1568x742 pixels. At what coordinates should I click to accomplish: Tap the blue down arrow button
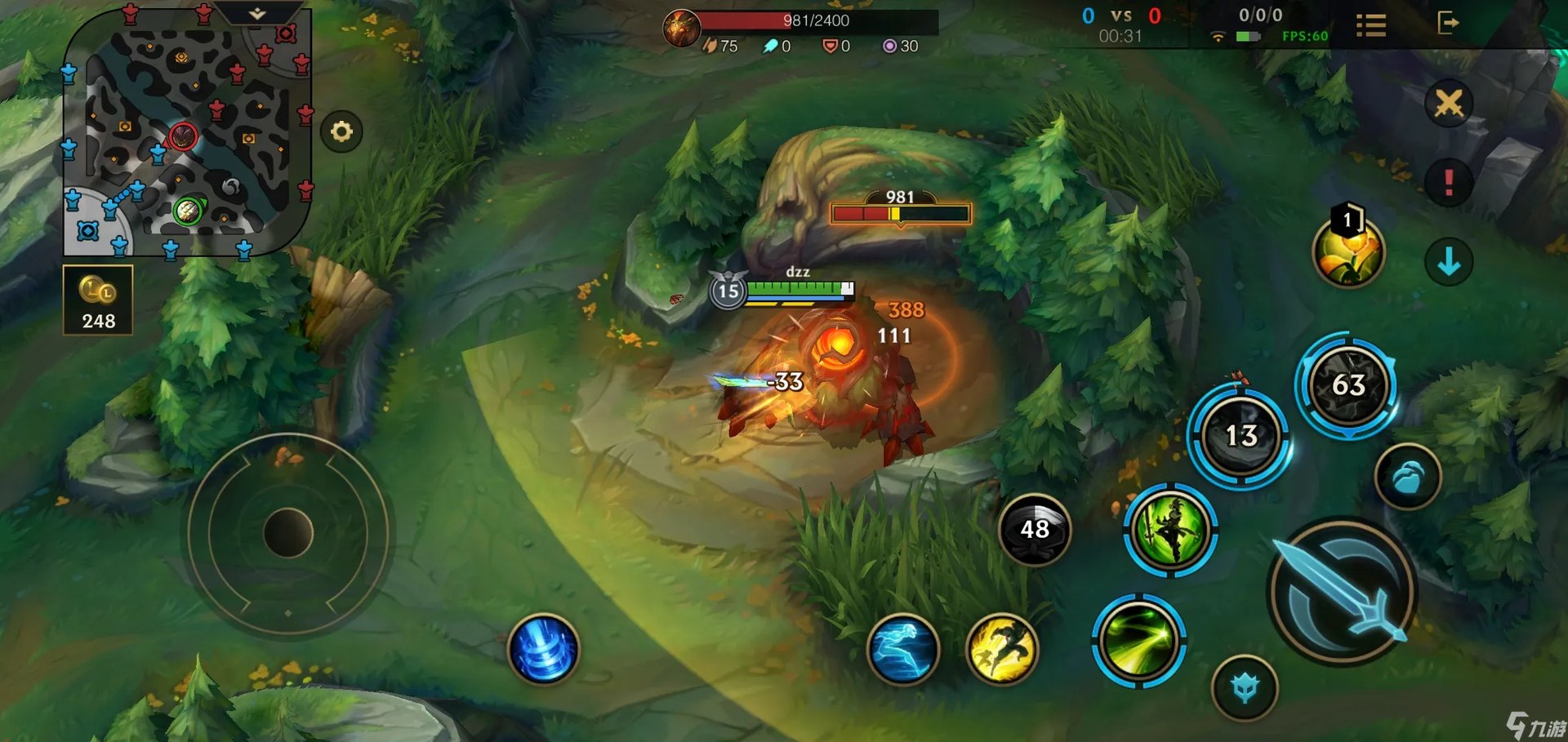(x=1448, y=262)
